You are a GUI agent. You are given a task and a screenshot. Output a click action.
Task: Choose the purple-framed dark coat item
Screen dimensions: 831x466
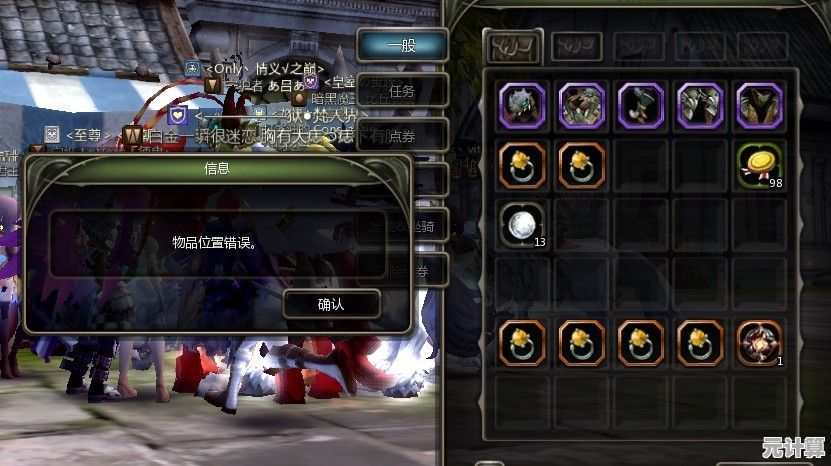760,105
